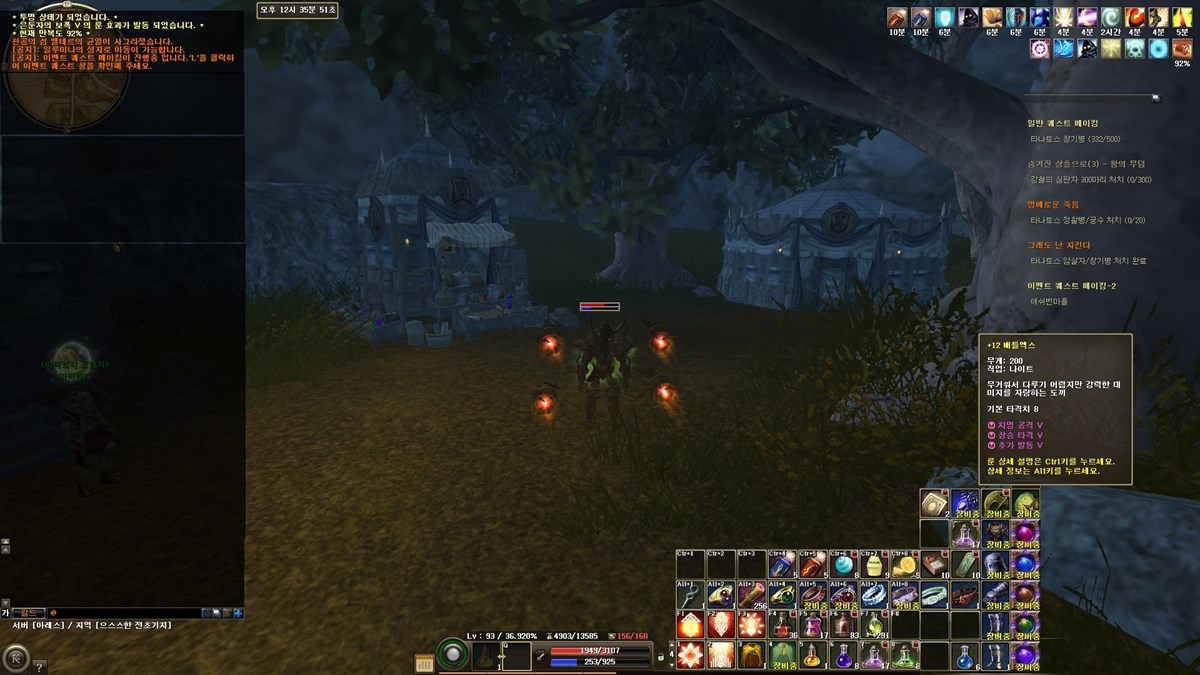Click the question mark help button
Viewport: 1200px width, 675px height.
(x=40, y=666)
